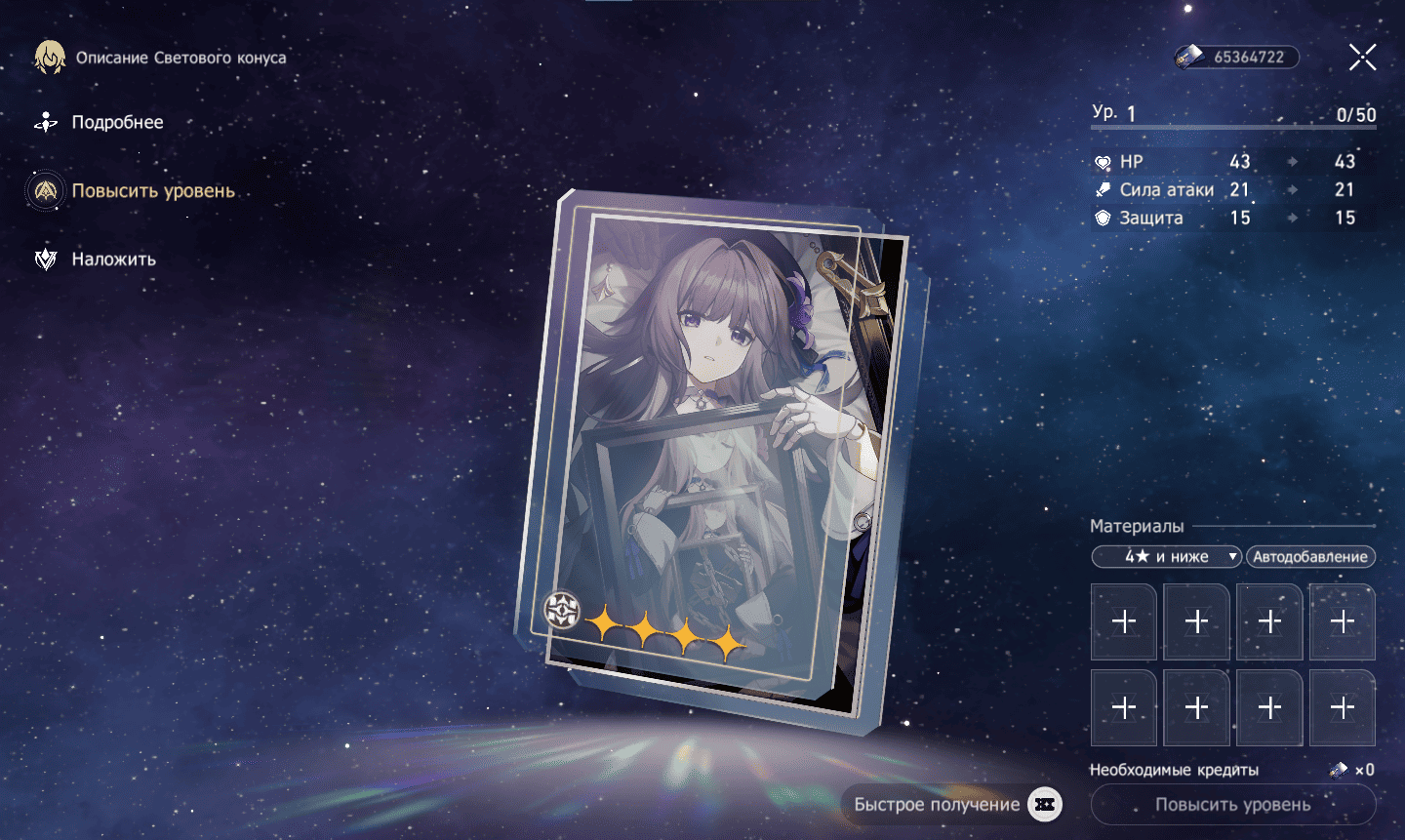
Task: Confirm with the bottom Повысить уровень button
Action: 1232,805
